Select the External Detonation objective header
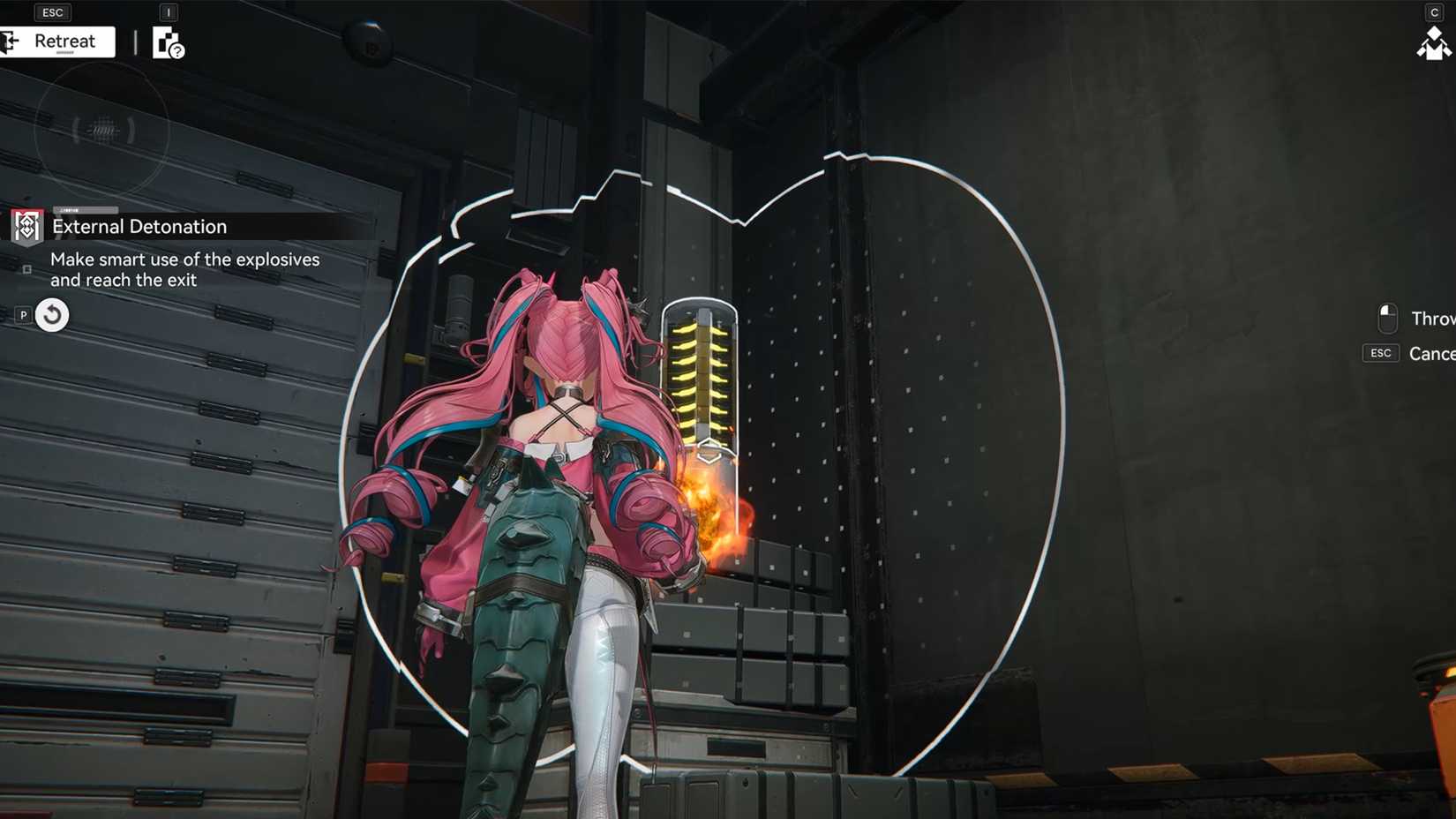 click(x=139, y=226)
